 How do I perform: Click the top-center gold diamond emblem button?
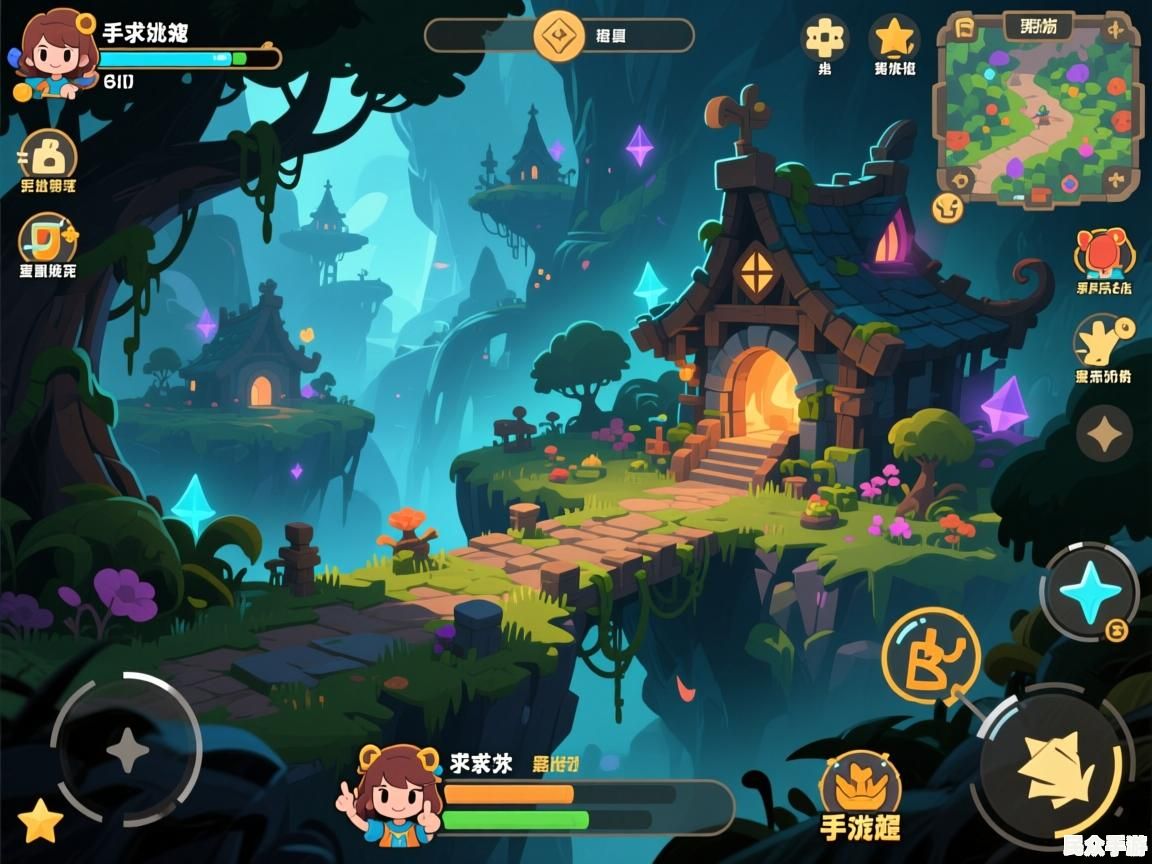point(558,36)
